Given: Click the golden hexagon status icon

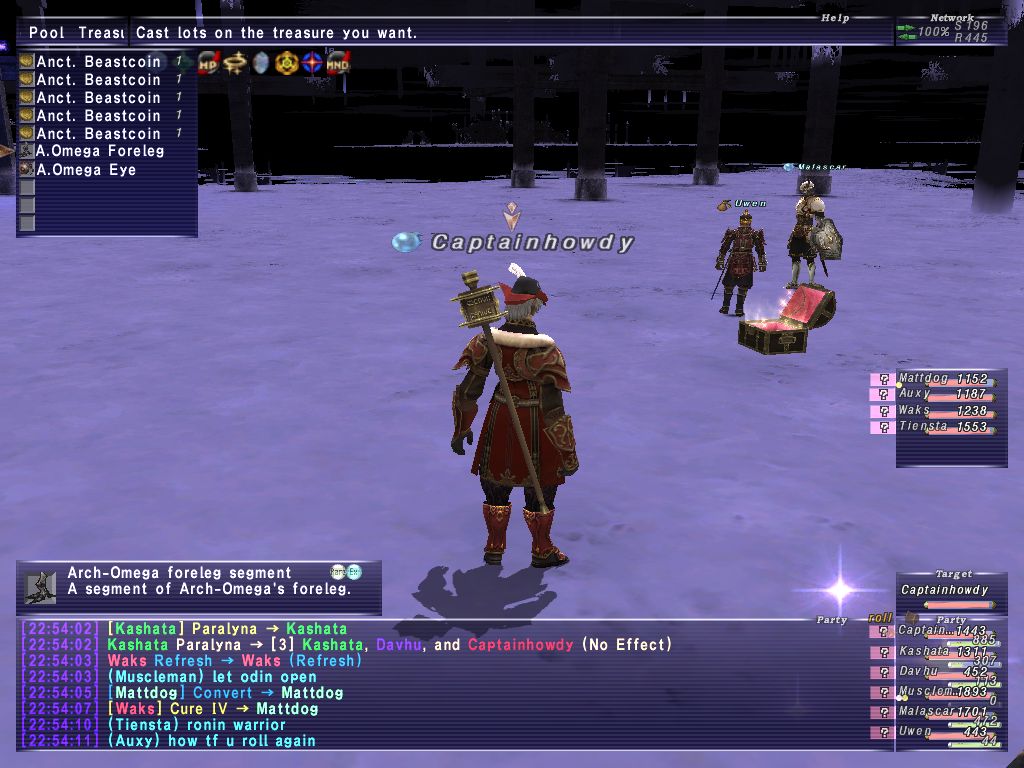Looking at the screenshot, I should (x=287, y=63).
